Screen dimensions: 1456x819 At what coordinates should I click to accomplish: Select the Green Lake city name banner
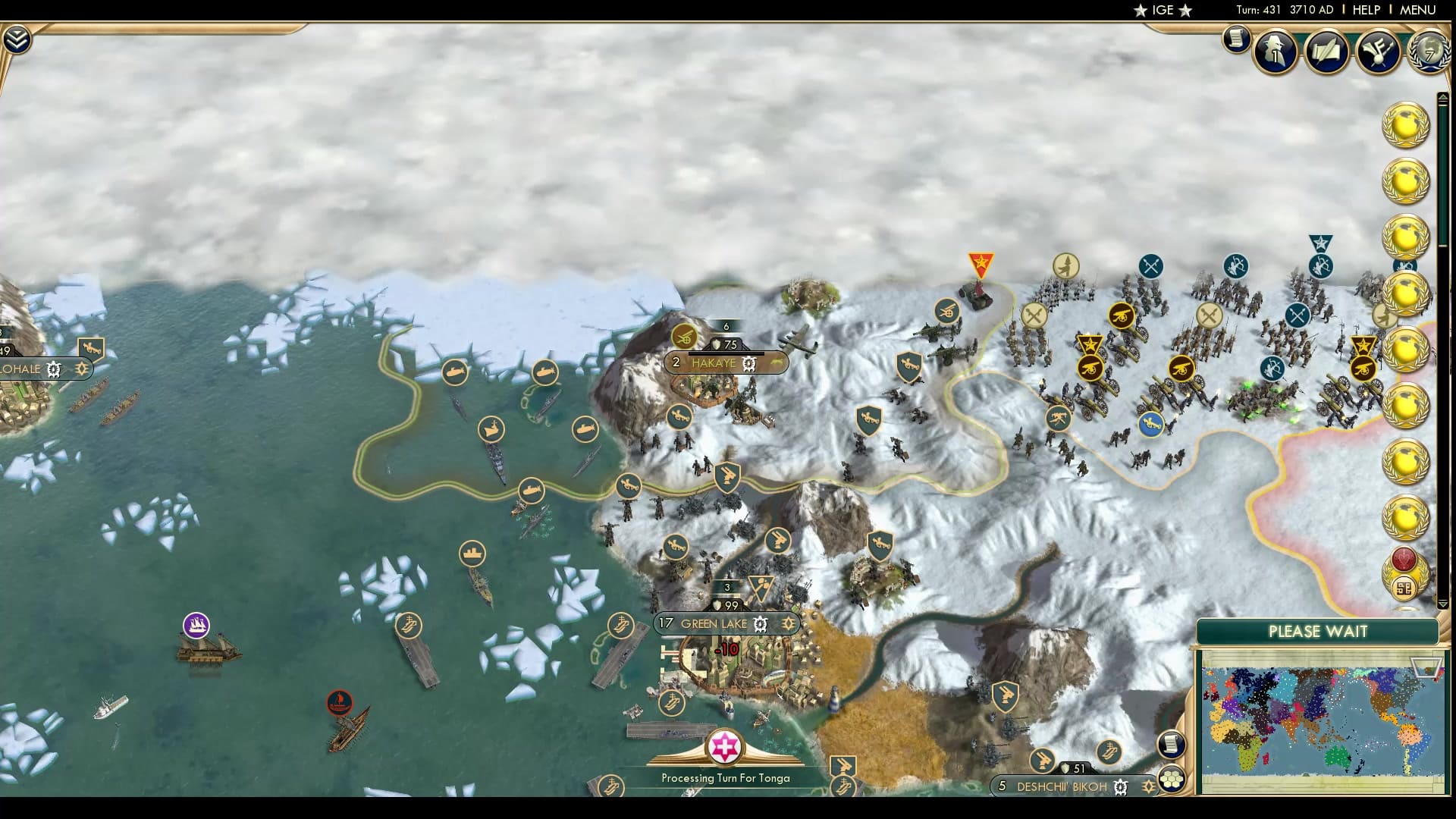pyautogui.click(x=713, y=624)
